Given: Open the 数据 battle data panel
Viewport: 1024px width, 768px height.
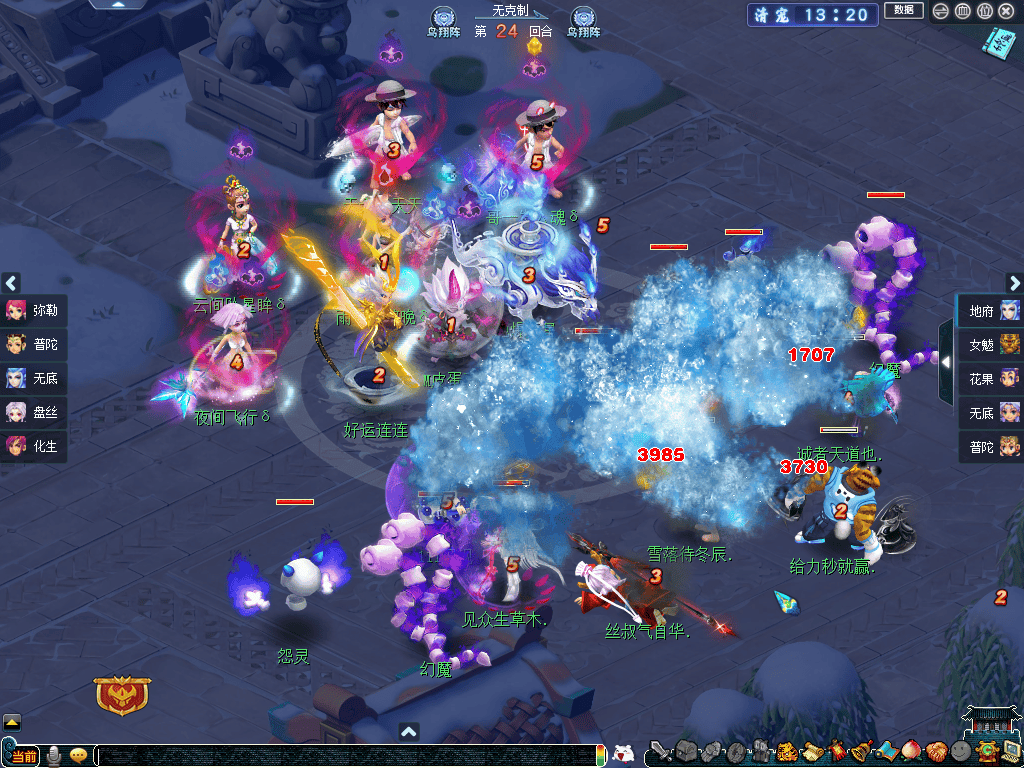Looking at the screenshot, I should (904, 11).
